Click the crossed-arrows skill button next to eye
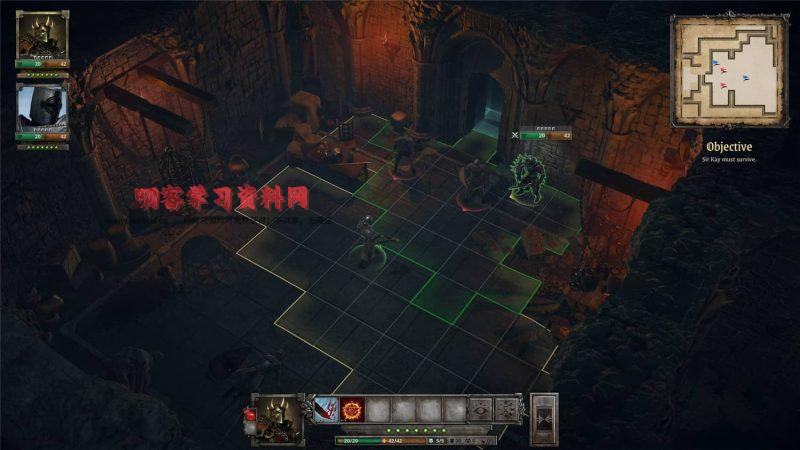Image resolution: width=800 pixels, height=450 pixels. click(x=507, y=409)
